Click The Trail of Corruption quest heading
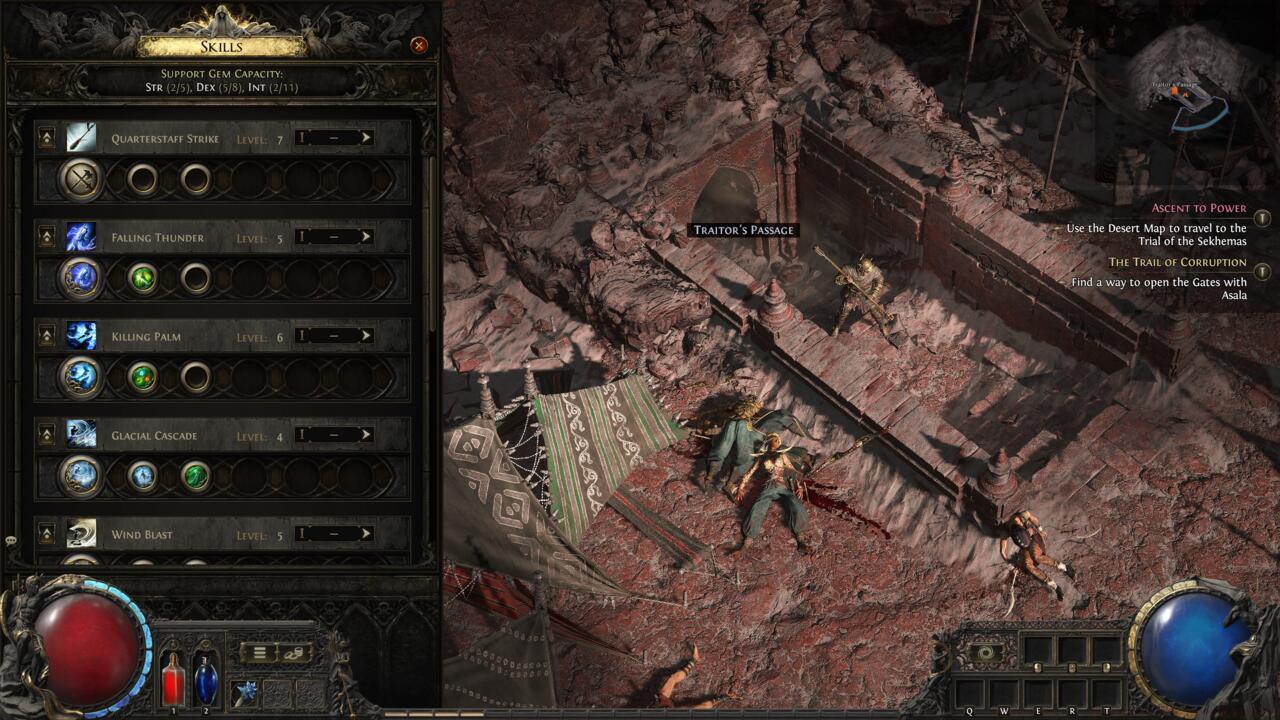The height and width of the screenshot is (720, 1280). 1180,261
